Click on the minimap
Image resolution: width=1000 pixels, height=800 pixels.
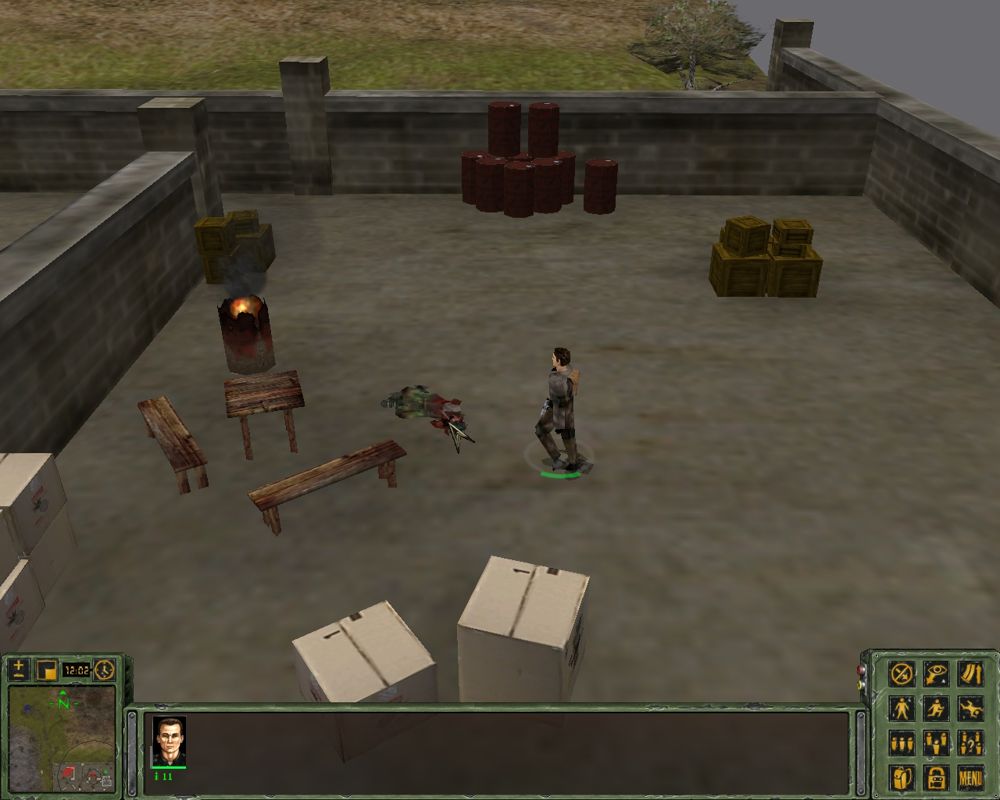pos(60,740)
